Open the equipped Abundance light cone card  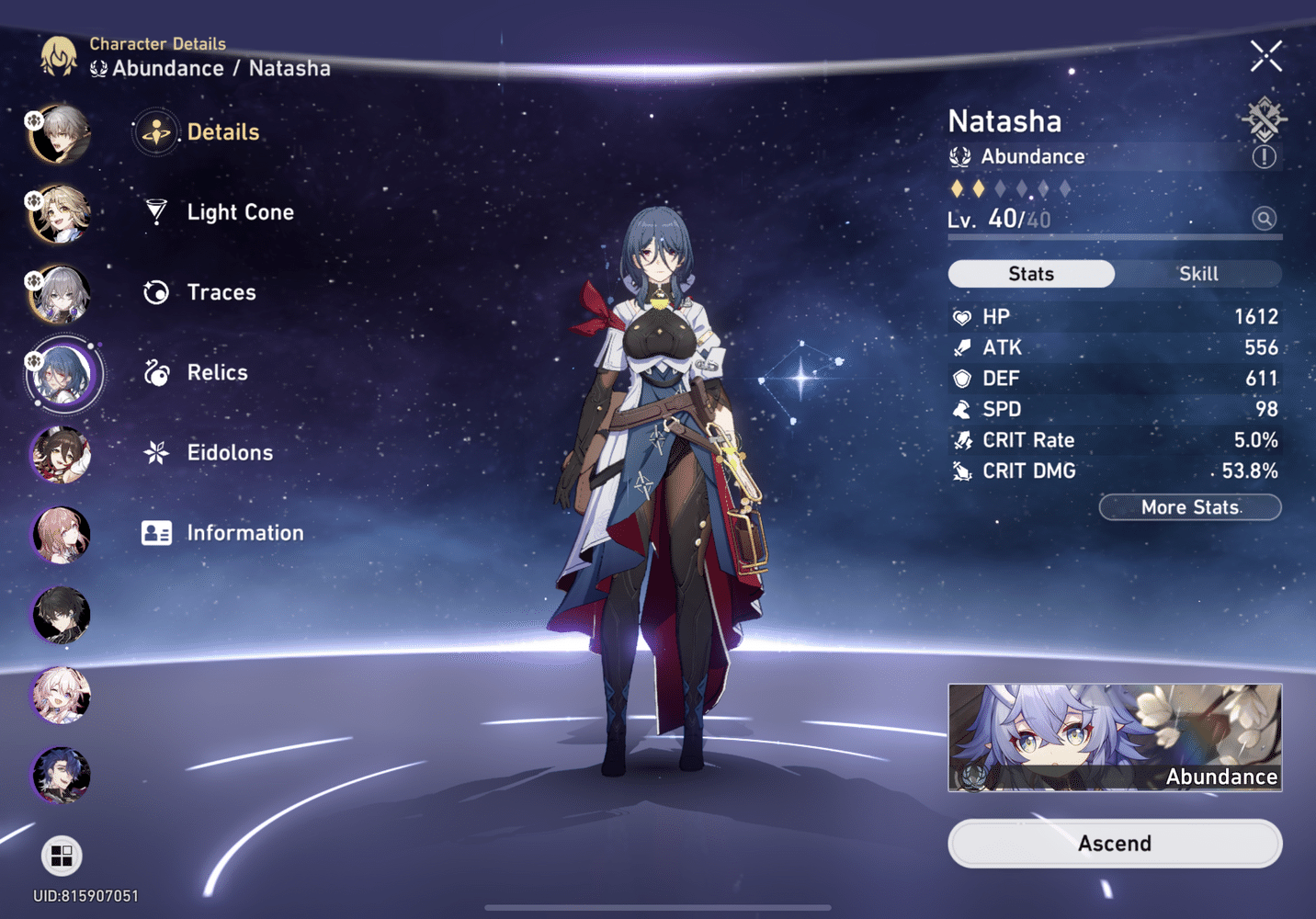click(1115, 737)
